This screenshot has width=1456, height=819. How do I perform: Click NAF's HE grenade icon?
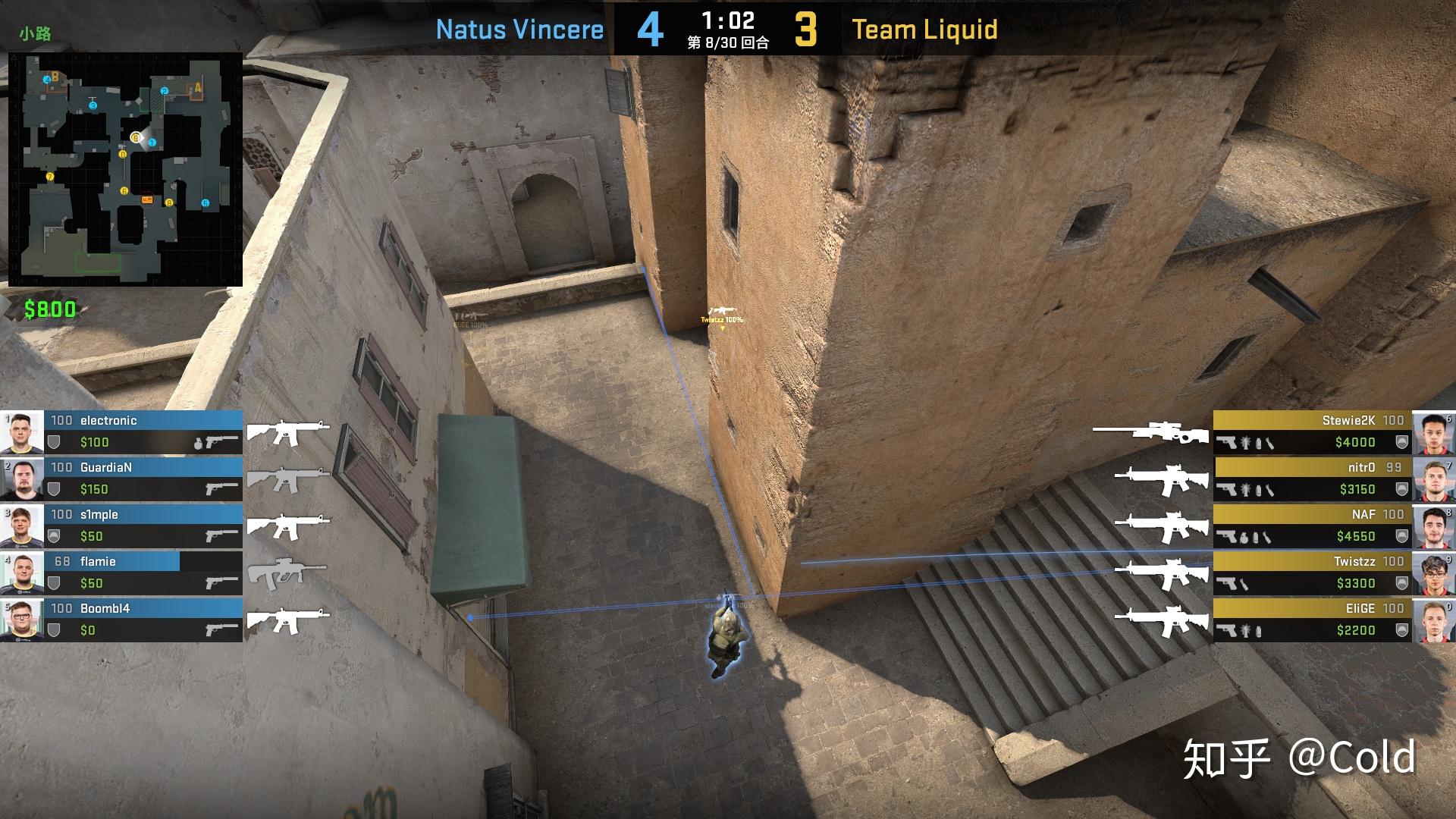point(1244,536)
